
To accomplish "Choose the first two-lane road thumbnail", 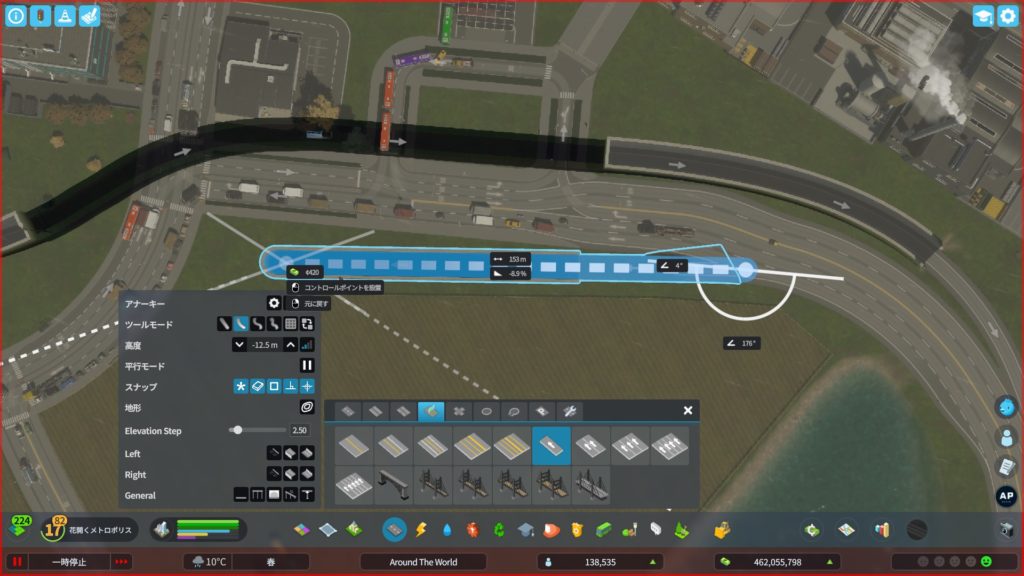I will (355, 445).
